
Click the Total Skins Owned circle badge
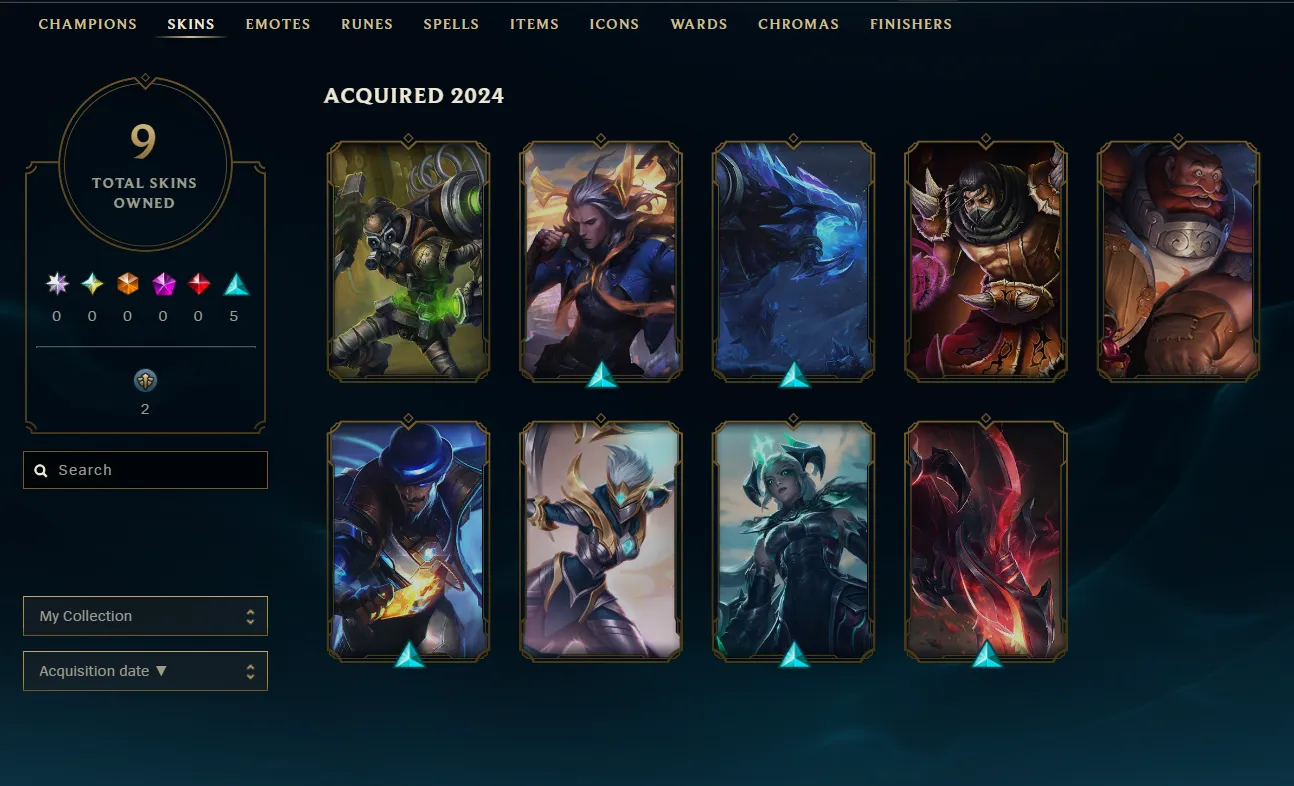pos(145,163)
